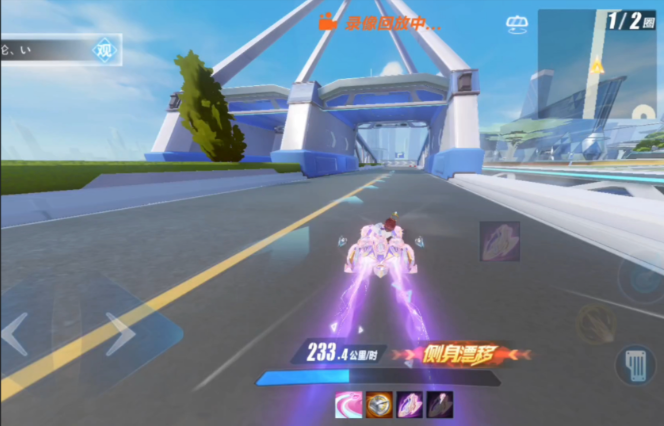Tap the round blue drift button
Screen dimensions: 664x426
[x=640, y=279]
